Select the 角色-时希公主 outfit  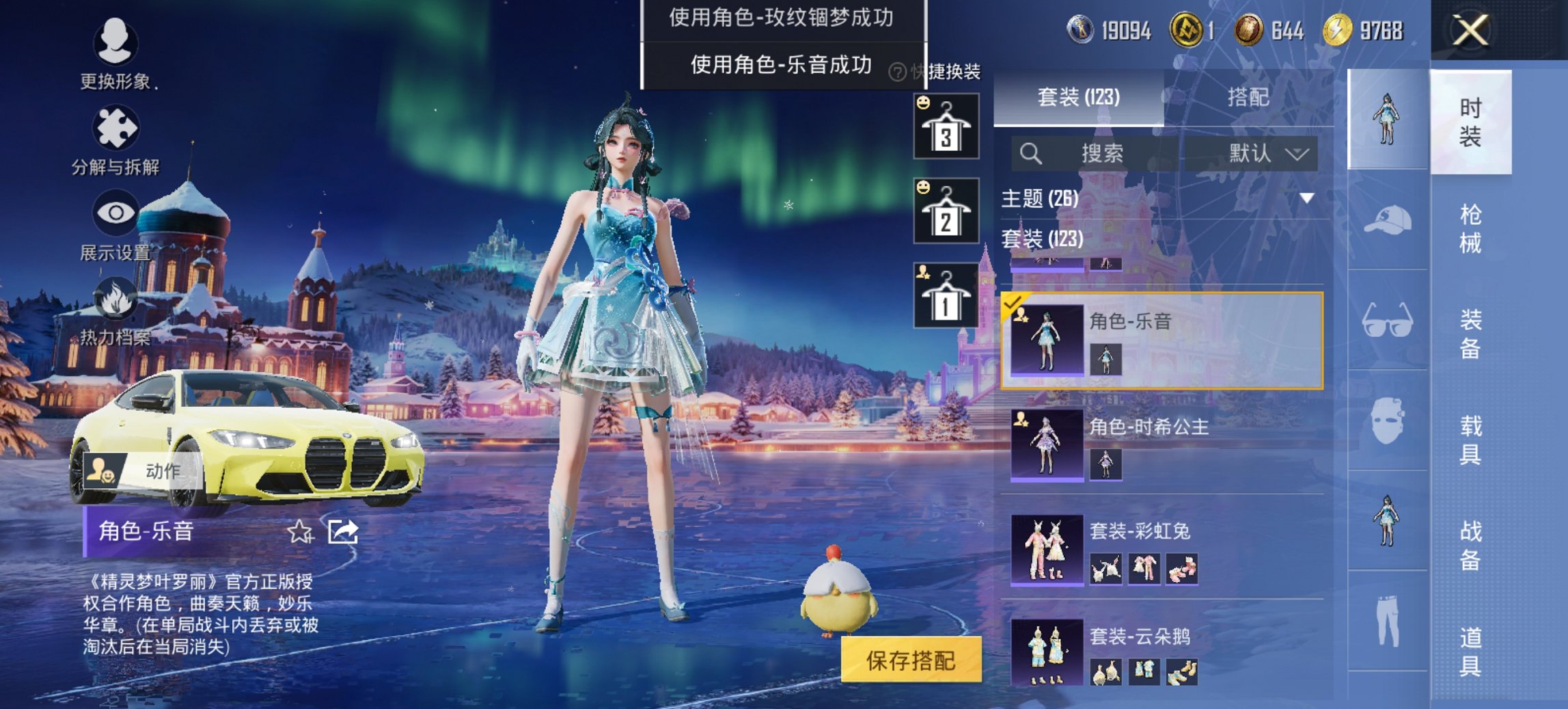coord(1161,444)
